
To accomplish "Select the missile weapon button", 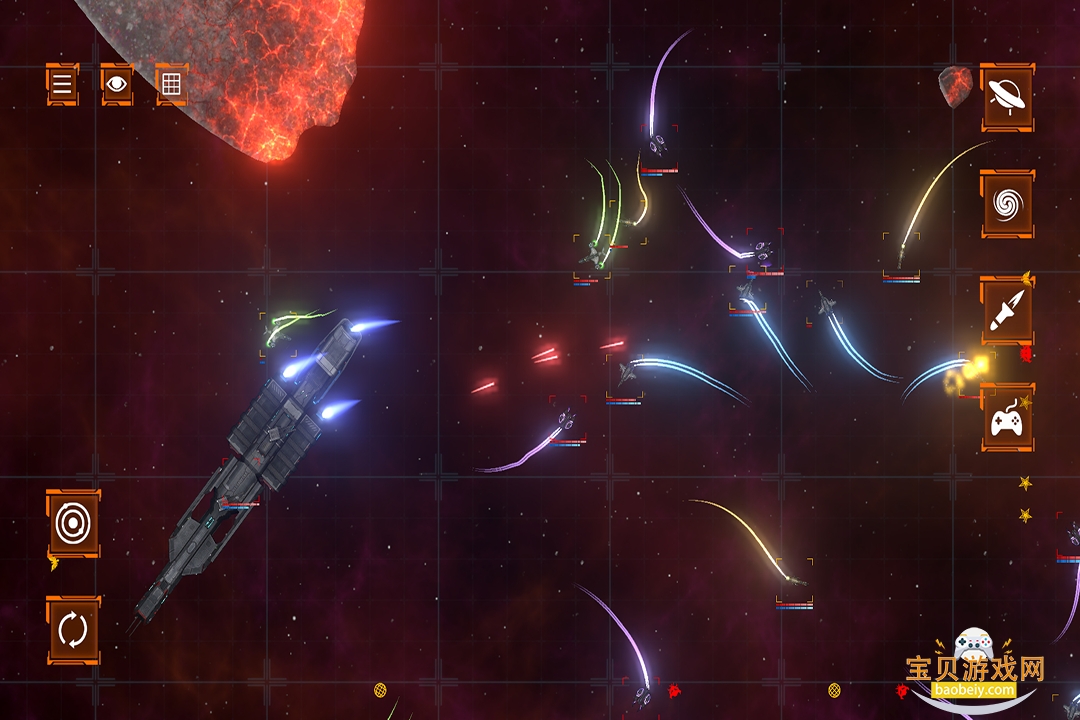I will [x=1006, y=311].
